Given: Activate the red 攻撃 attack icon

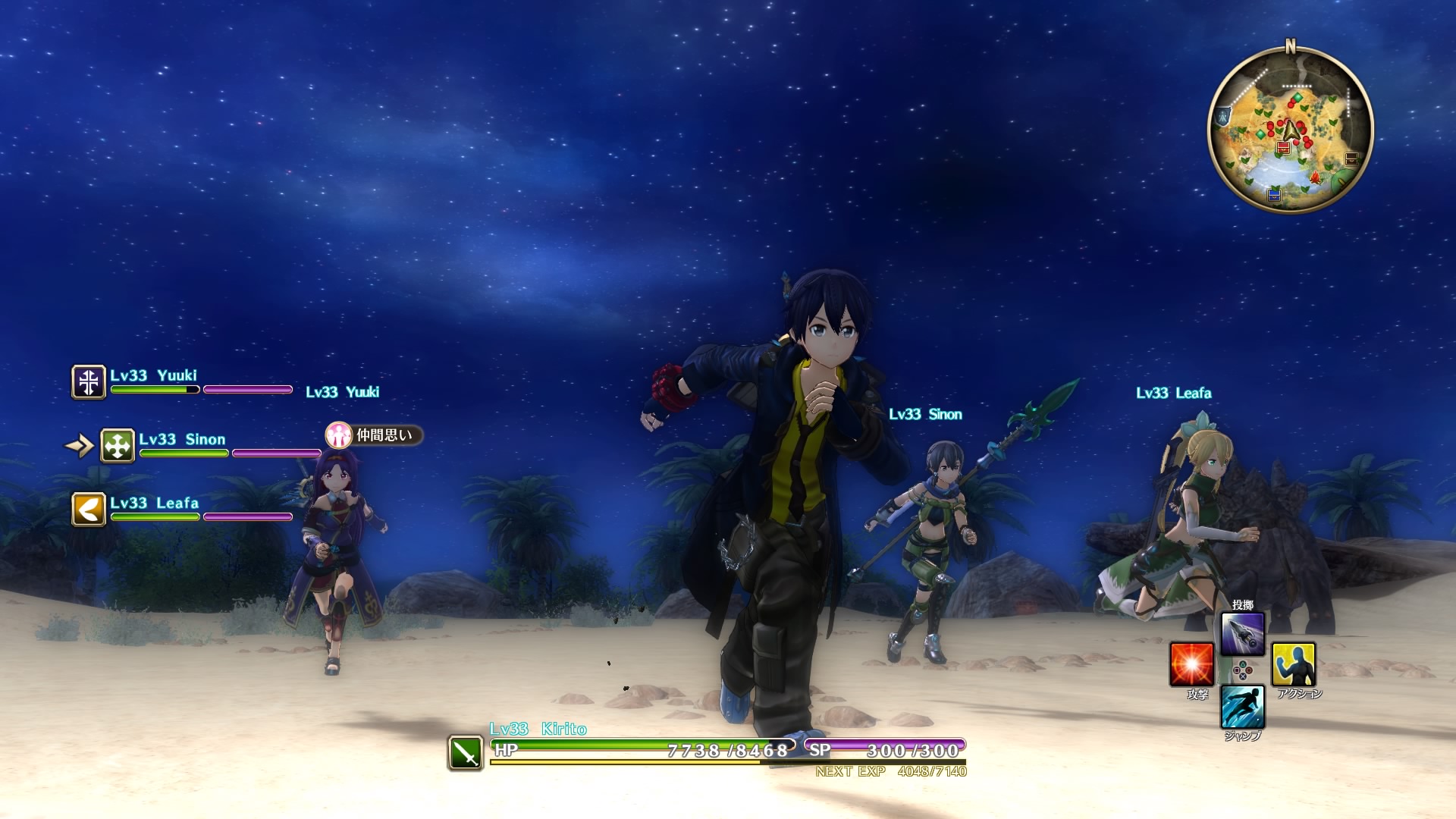Looking at the screenshot, I should [x=1191, y=664].
